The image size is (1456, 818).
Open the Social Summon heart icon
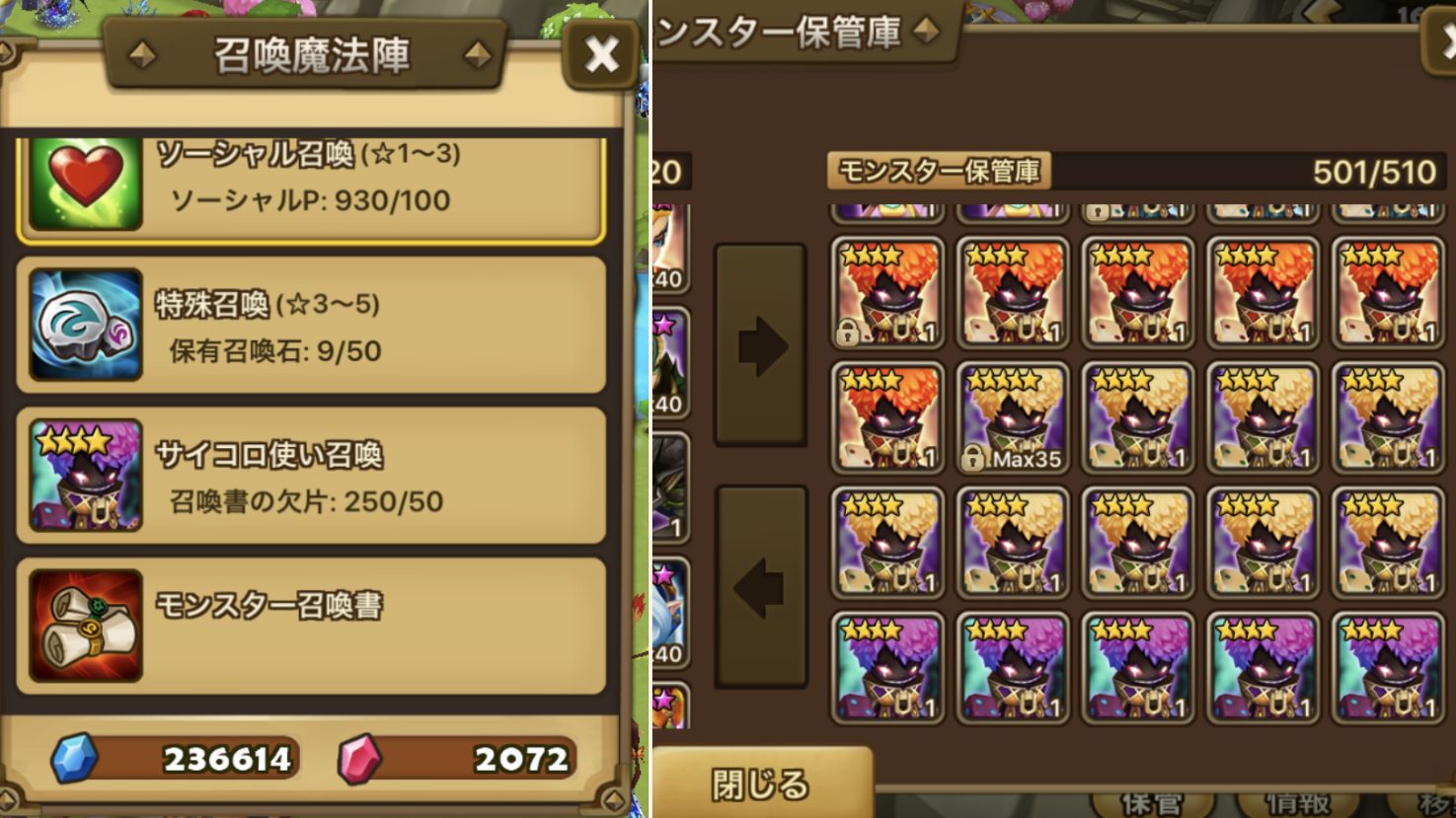84,183
